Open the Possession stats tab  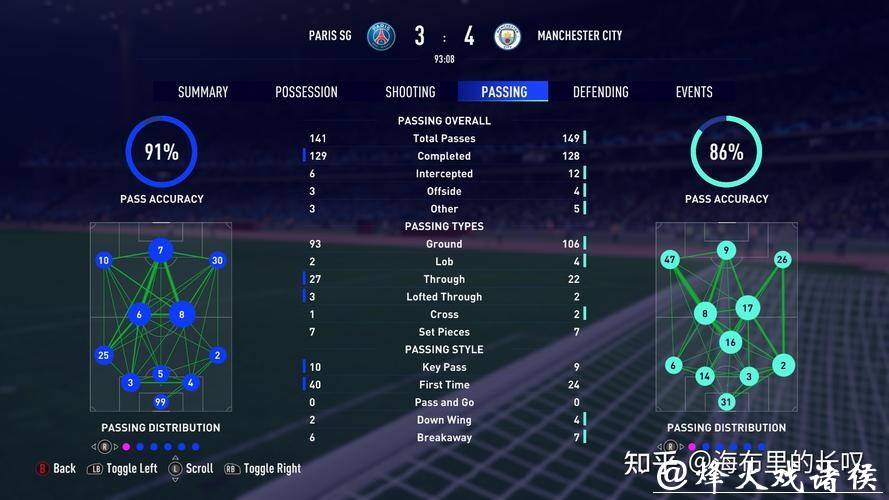[x=306, y=92]
